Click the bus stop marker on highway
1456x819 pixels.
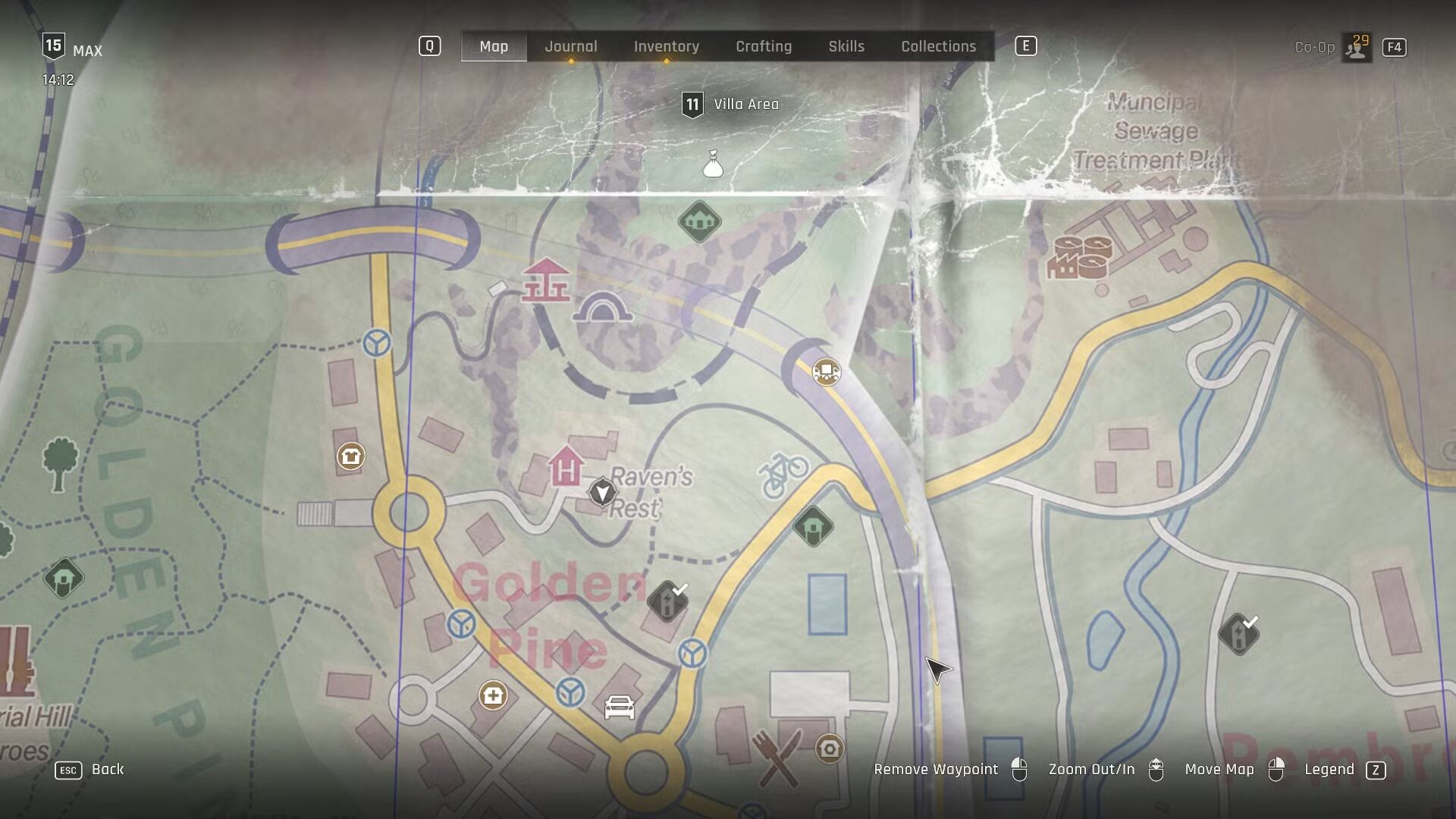click(x=826, y=372)
